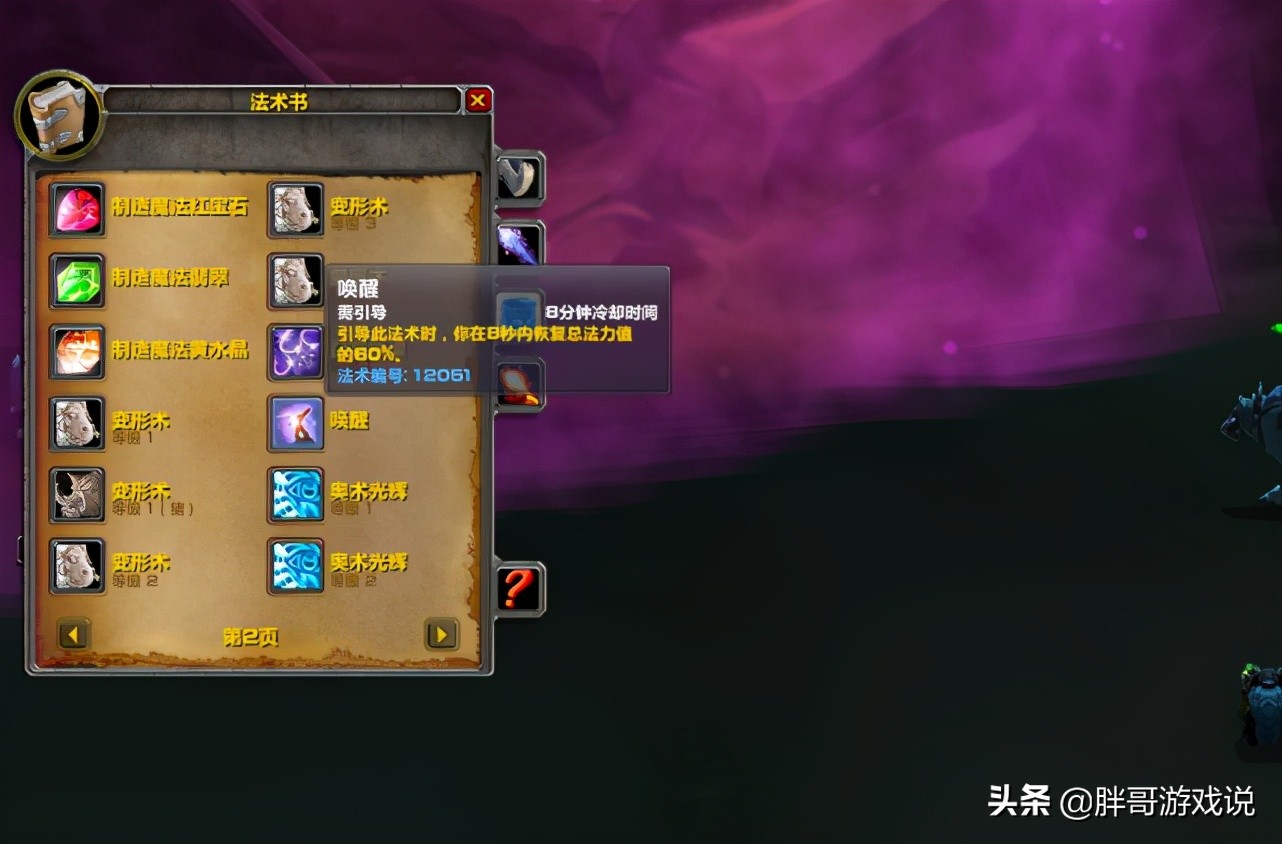Switch to the arcane school tab
This screenshot has width=1282, height=844.
click(x=519, y=240)
